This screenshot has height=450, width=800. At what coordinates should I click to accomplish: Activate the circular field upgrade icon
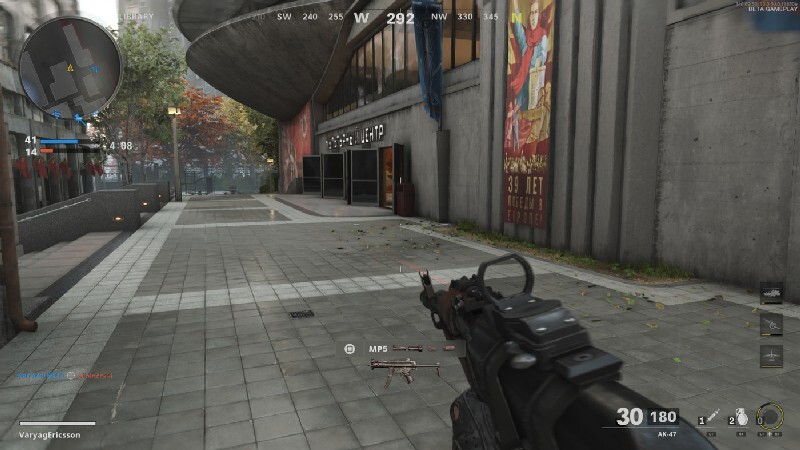pos(770,416)
